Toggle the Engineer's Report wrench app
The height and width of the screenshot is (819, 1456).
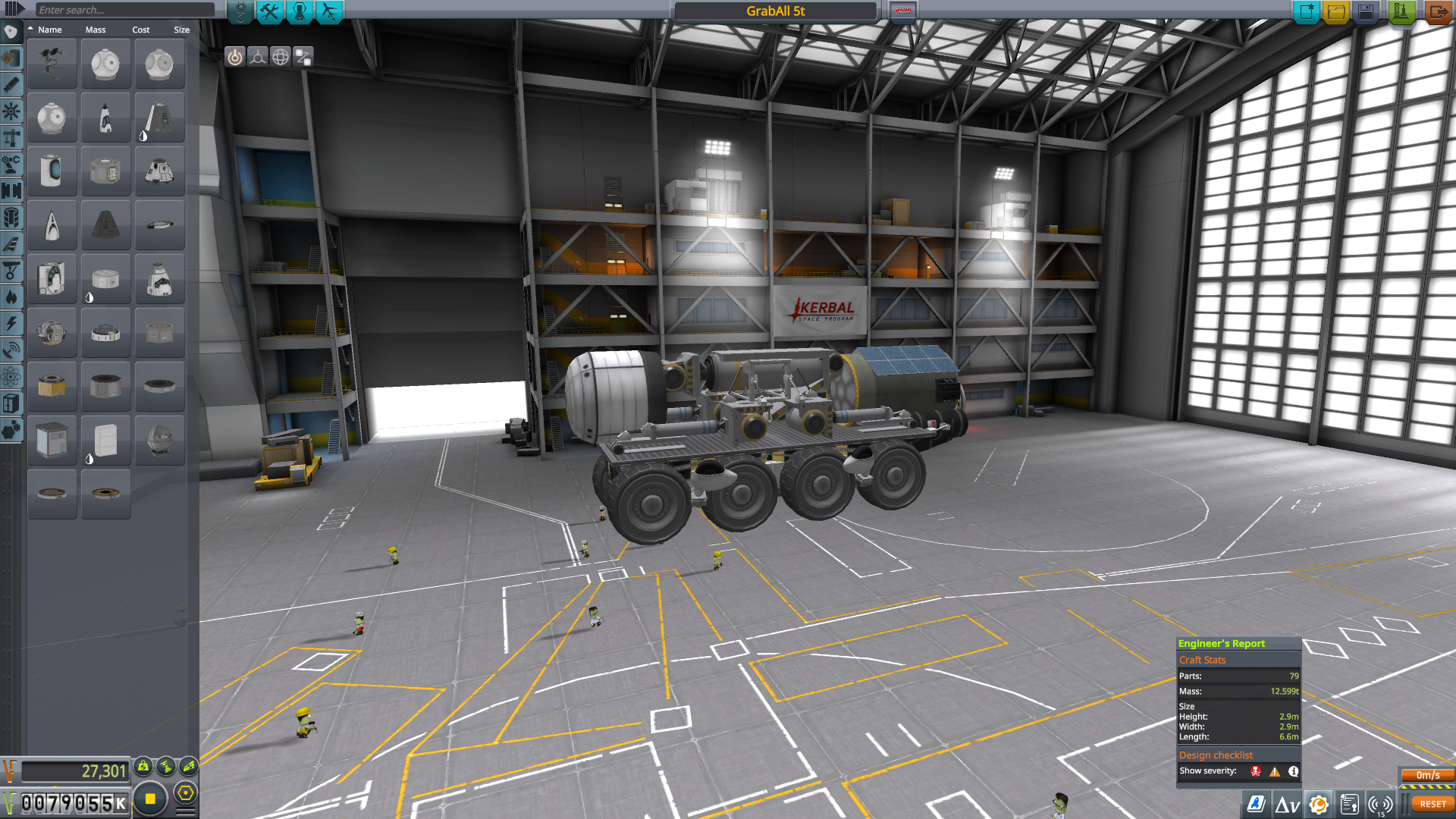[x=1319, y=805]
